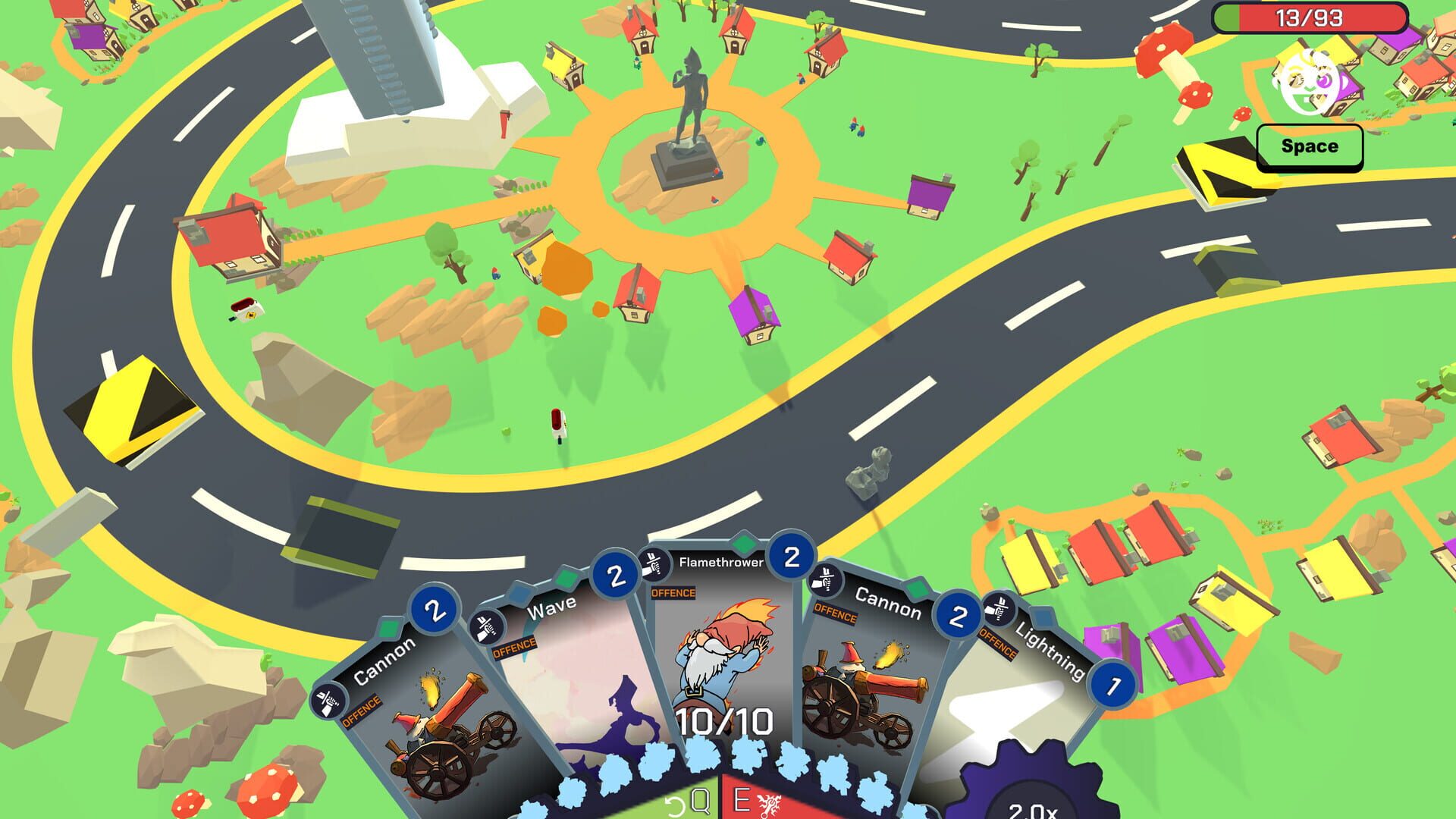Expand the glove icon on the Flamethrower card
The height and width of the screenshot is (819, 1456).
click(654, 563)
